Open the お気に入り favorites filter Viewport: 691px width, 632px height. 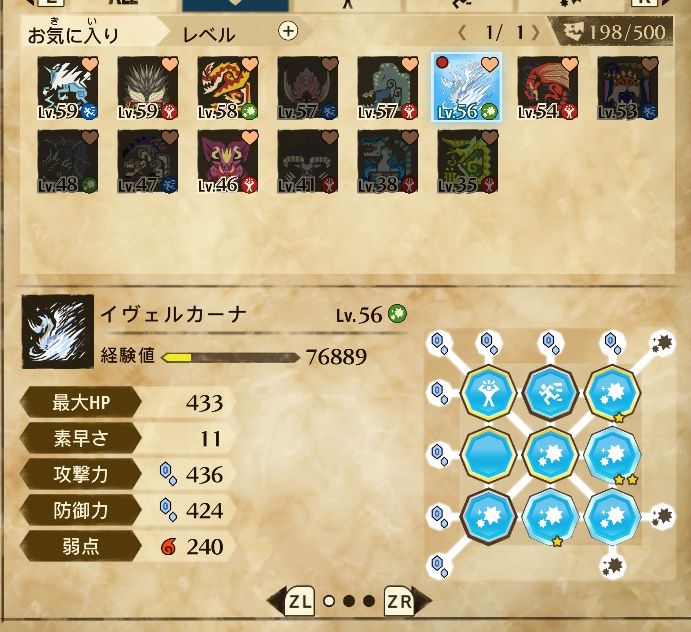pos(73,35)
